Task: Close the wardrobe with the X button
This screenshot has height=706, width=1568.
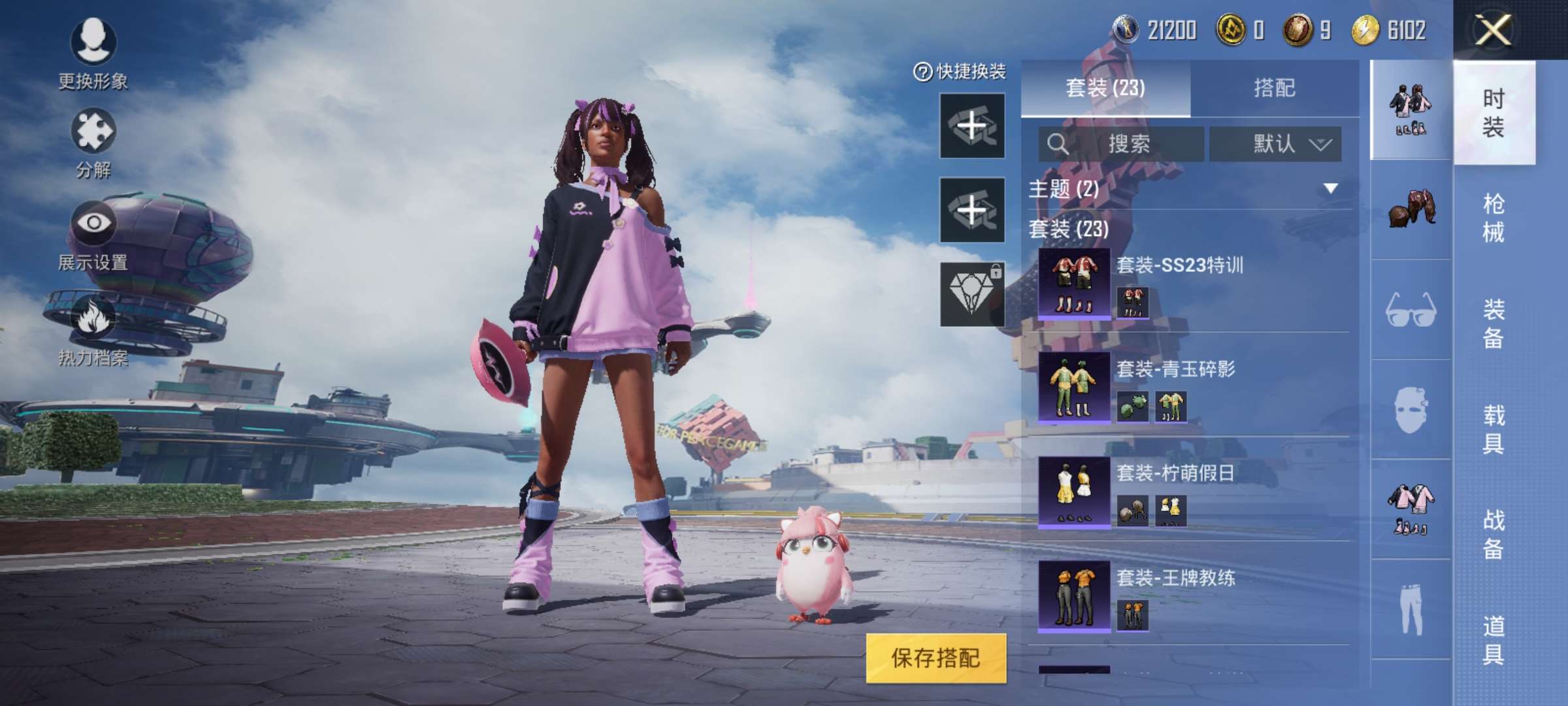Action: 1492,30
